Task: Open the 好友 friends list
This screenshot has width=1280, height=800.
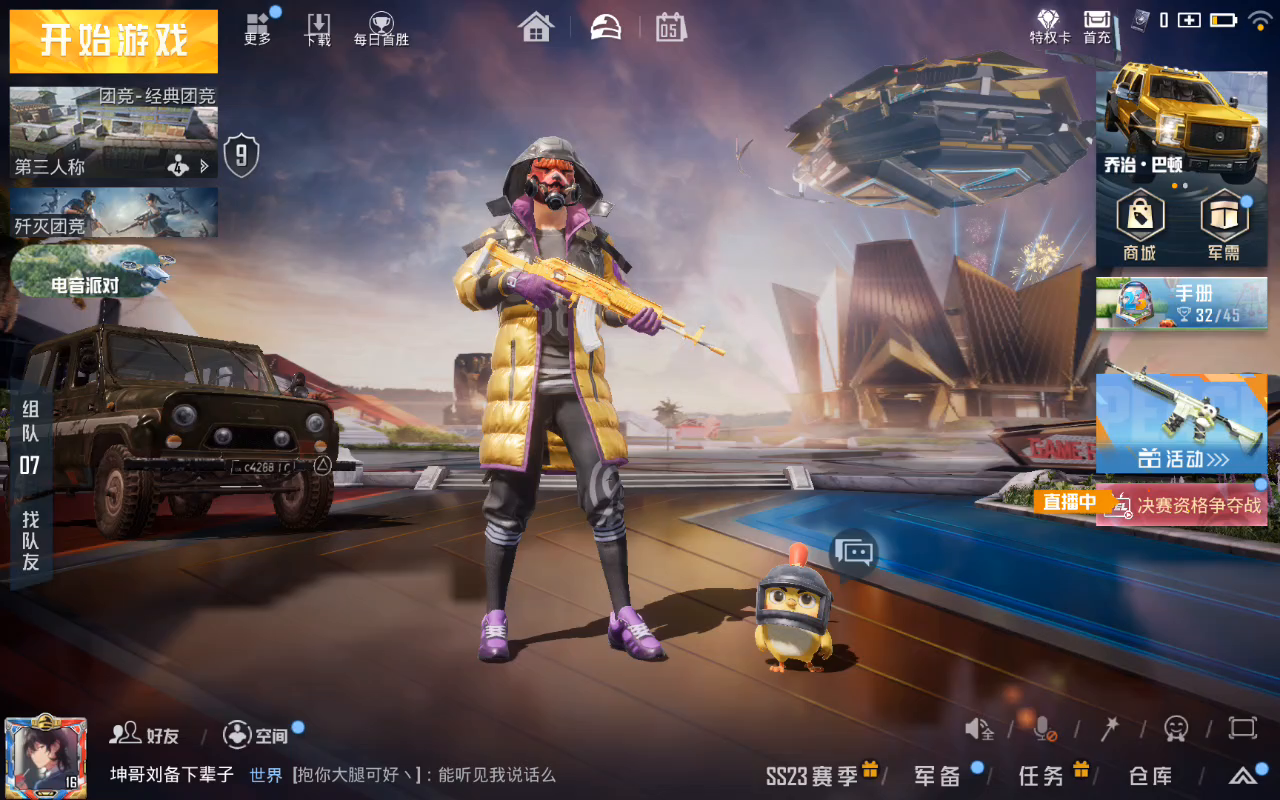Action: click(x=145, y=735)
